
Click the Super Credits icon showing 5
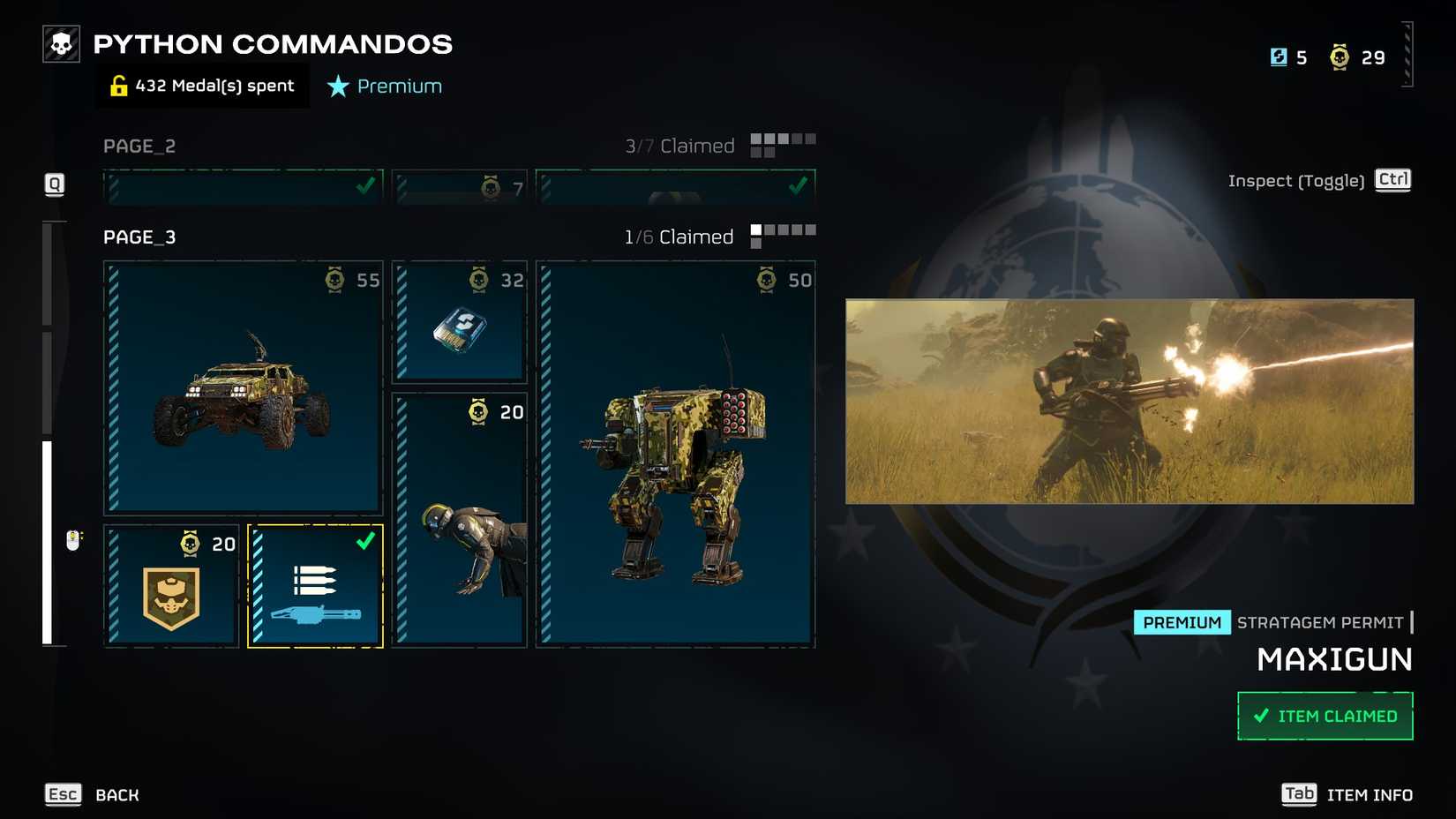(x=1277, y=56)
